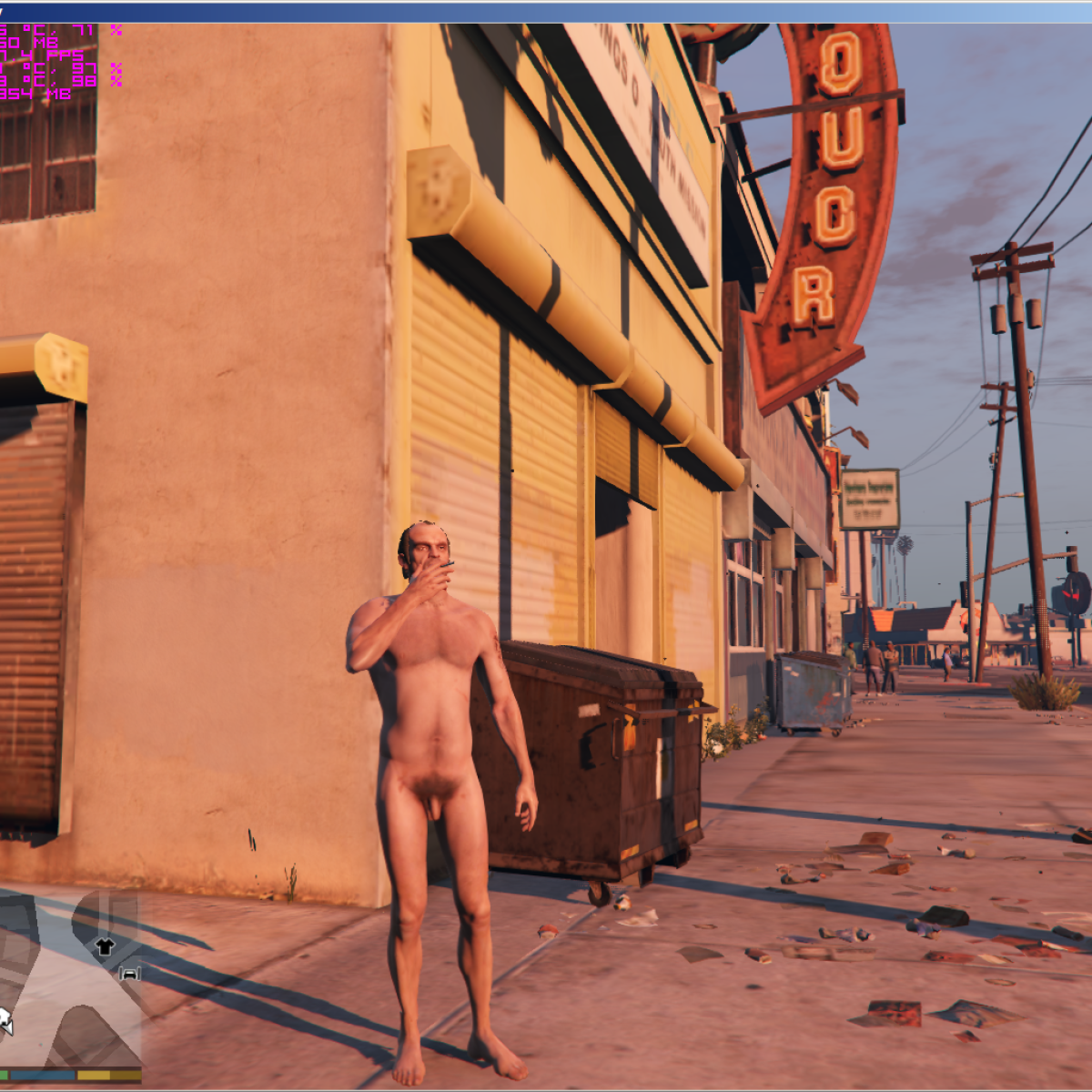Click the clothing store t-shirt marker on minimap
The height and width of the screenshot is (1092, 1092).
(105, 946)
